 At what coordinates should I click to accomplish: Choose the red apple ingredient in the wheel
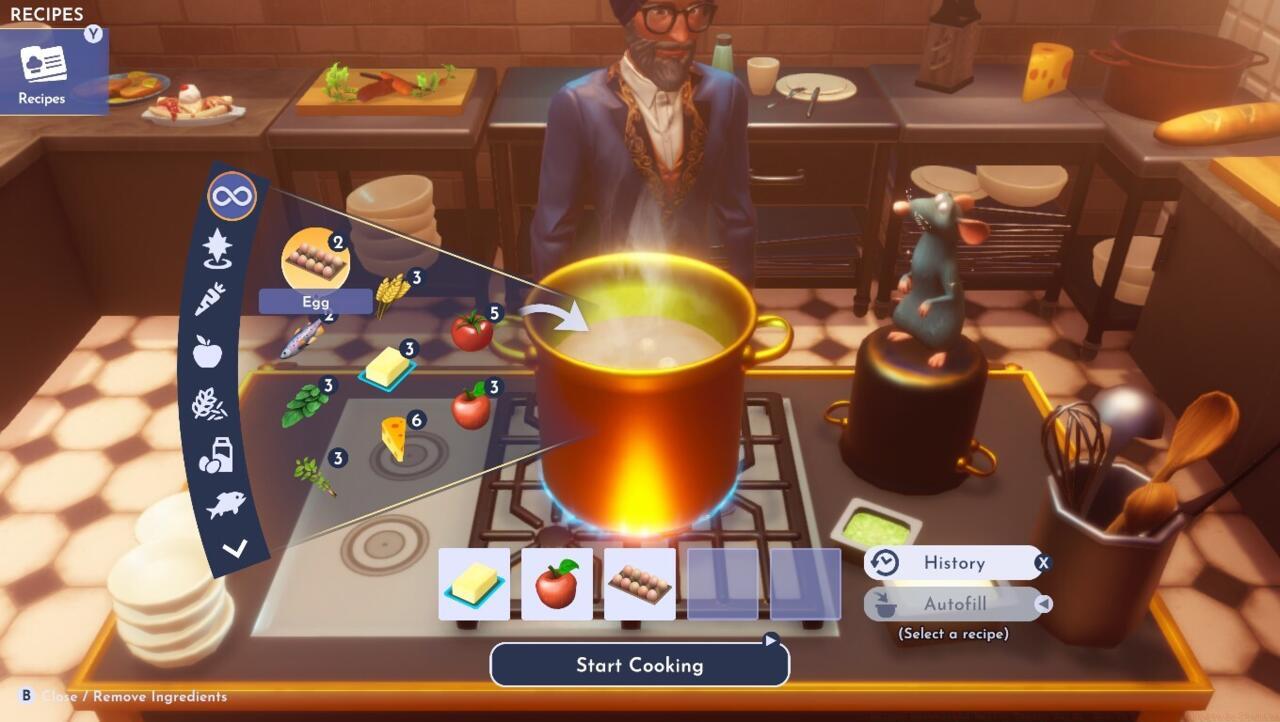click(x=471, y=406)
